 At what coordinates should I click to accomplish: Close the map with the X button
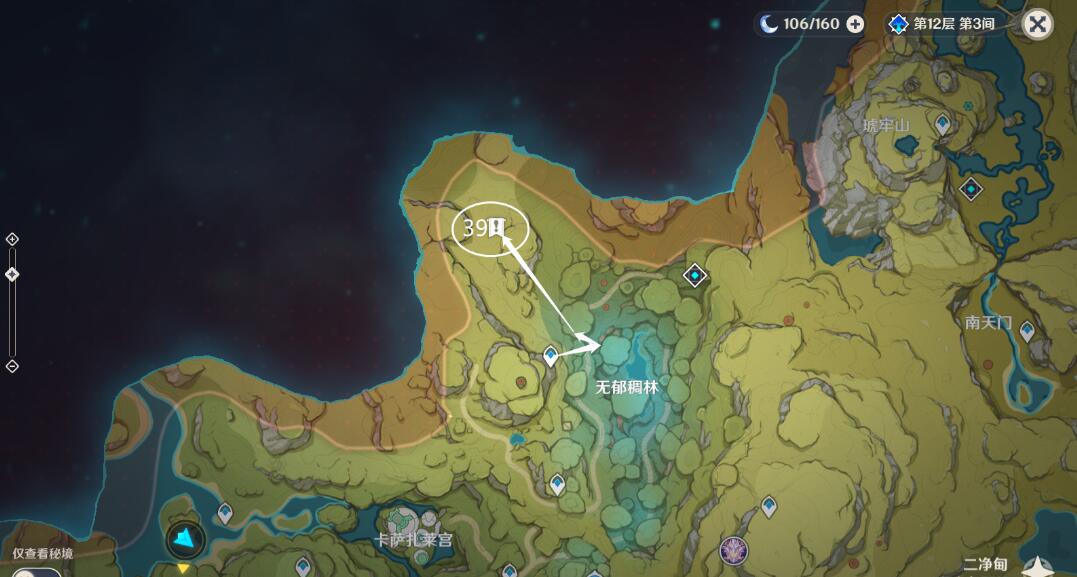pos(1038,24)
